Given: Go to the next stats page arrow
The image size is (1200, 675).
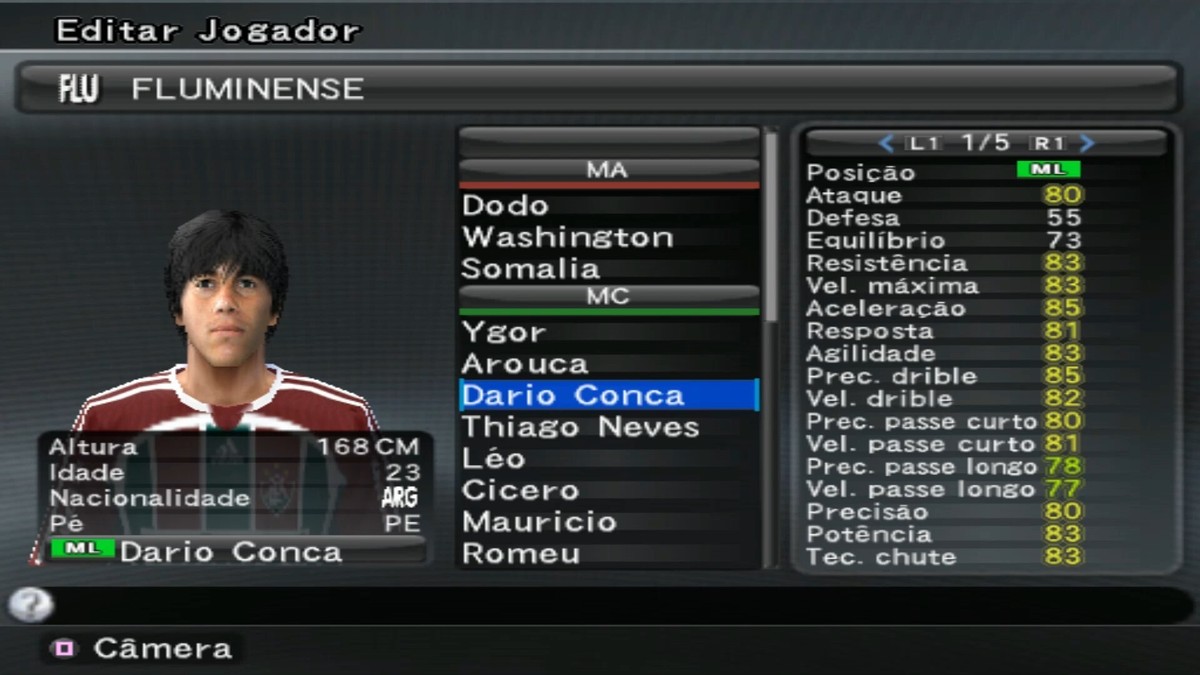Looking at the screenshot, I should 1088,143.
